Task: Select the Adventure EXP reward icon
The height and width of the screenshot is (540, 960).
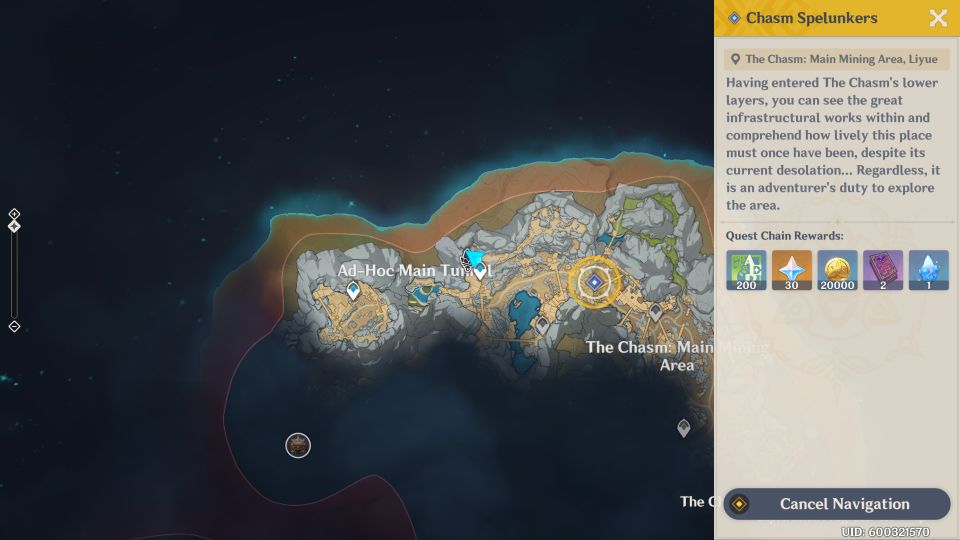Action: pos(746,270)
